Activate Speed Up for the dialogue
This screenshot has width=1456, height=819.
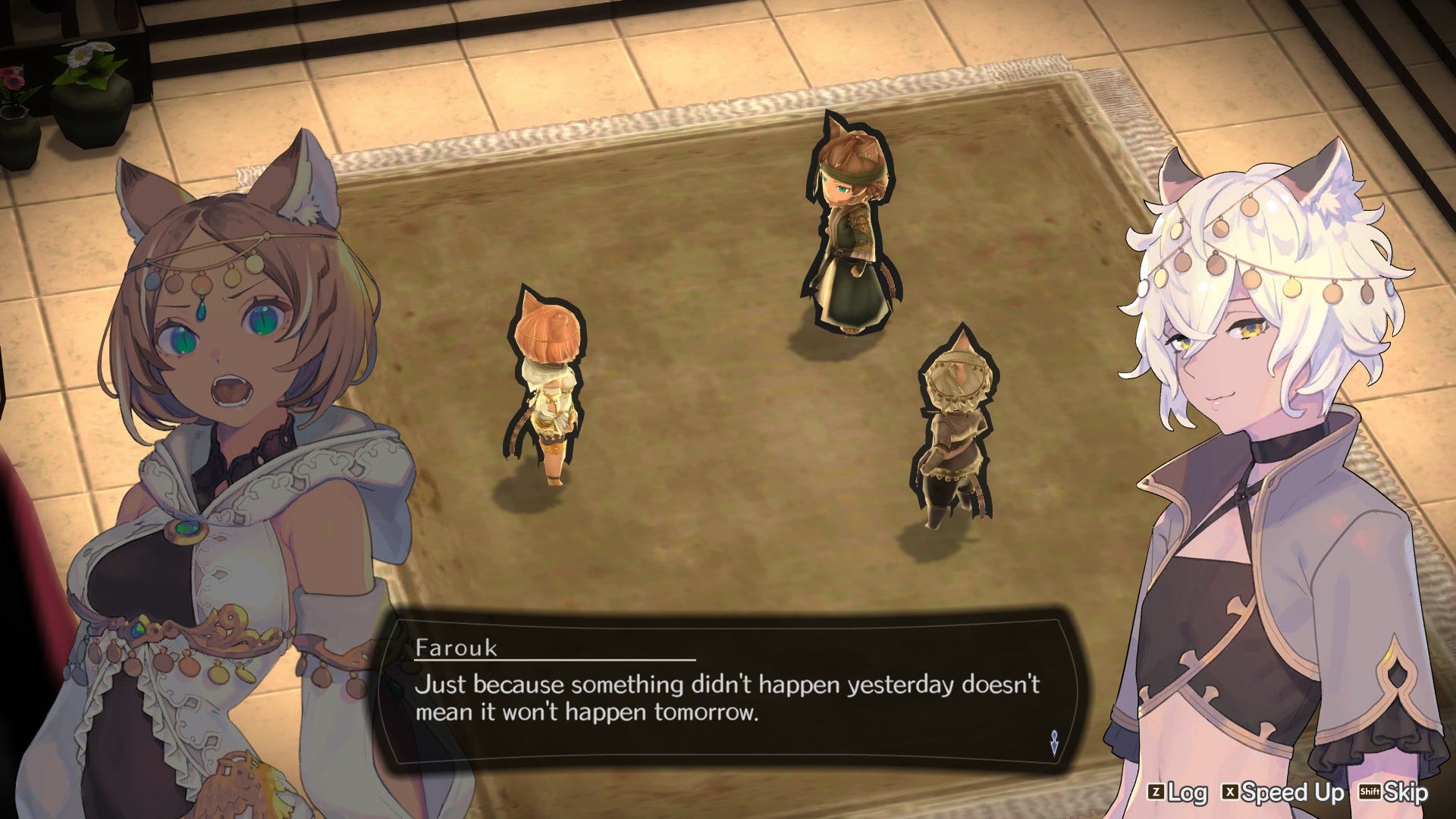pos(1282,793)
